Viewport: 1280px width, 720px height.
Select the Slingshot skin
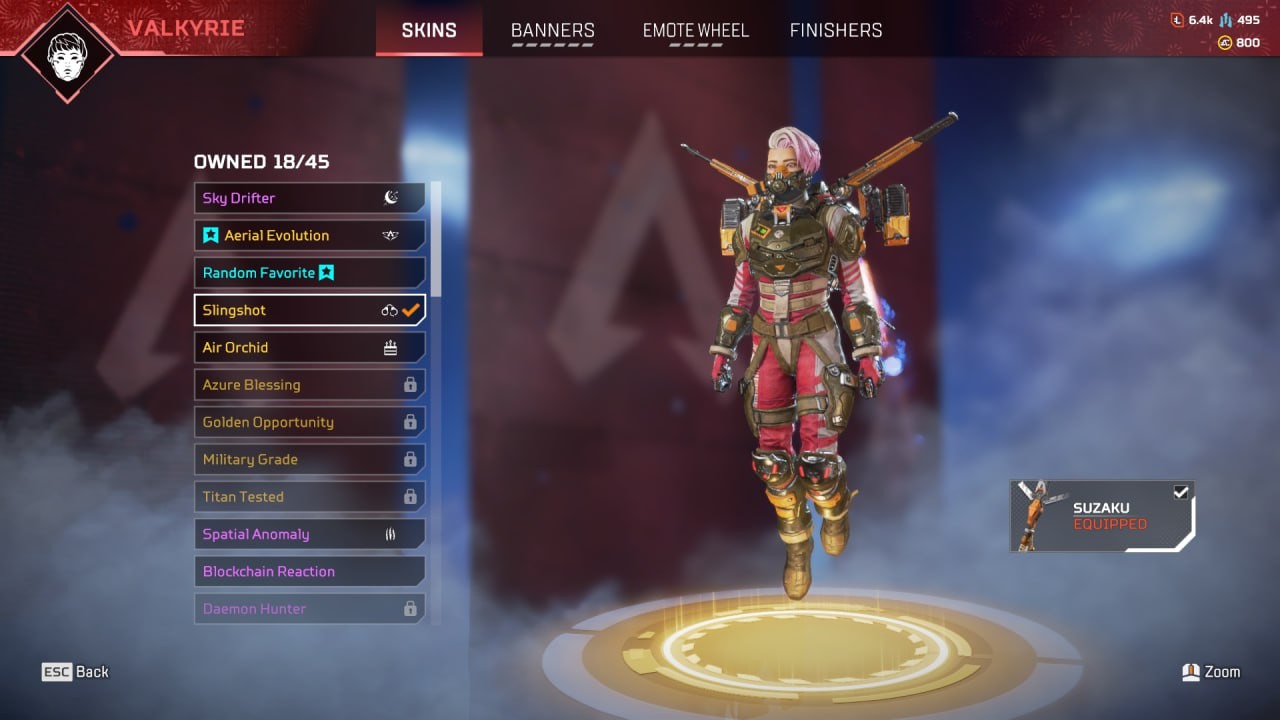[309, 310]
